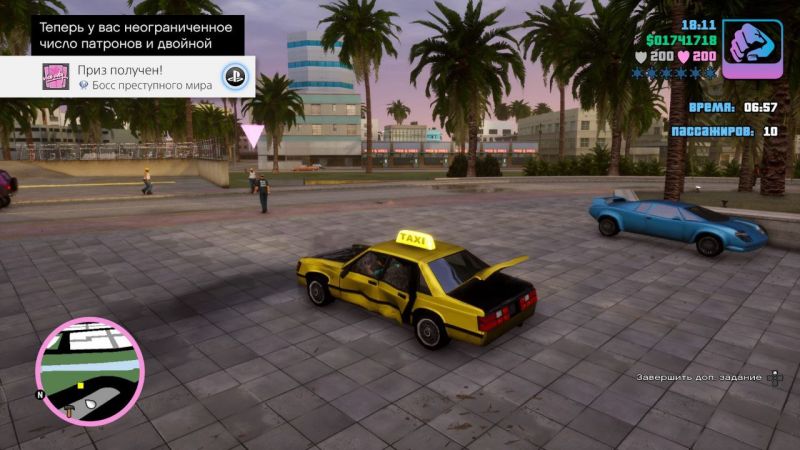Click the game thumbnail in the trophy popup
Viewport: 800px width, 450px height.
point(55,77)
